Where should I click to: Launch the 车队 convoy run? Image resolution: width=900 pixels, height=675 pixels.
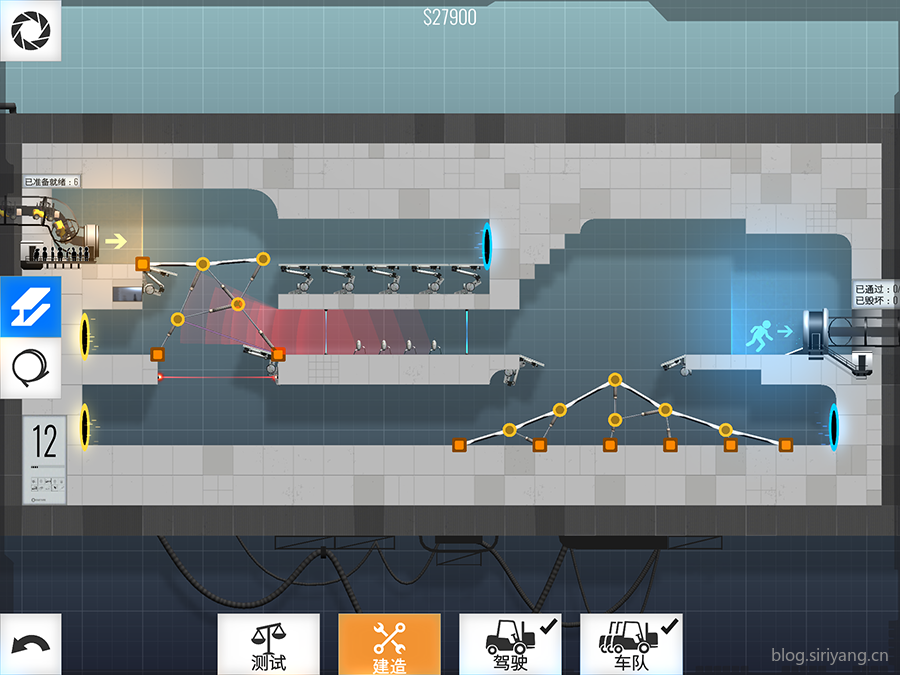[631, 644]
